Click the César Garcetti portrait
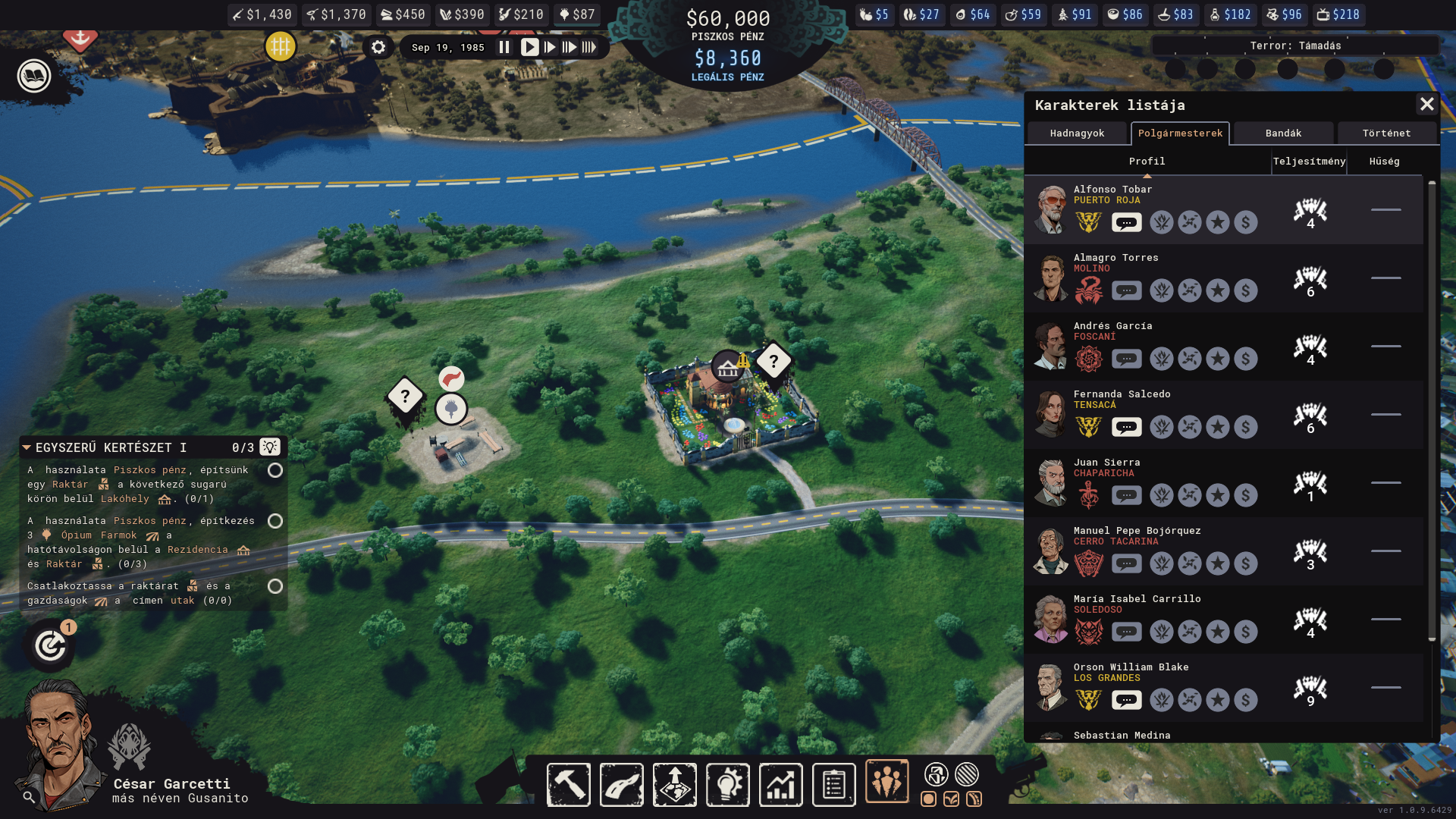 pyautogui.click(x=61, y=747)
